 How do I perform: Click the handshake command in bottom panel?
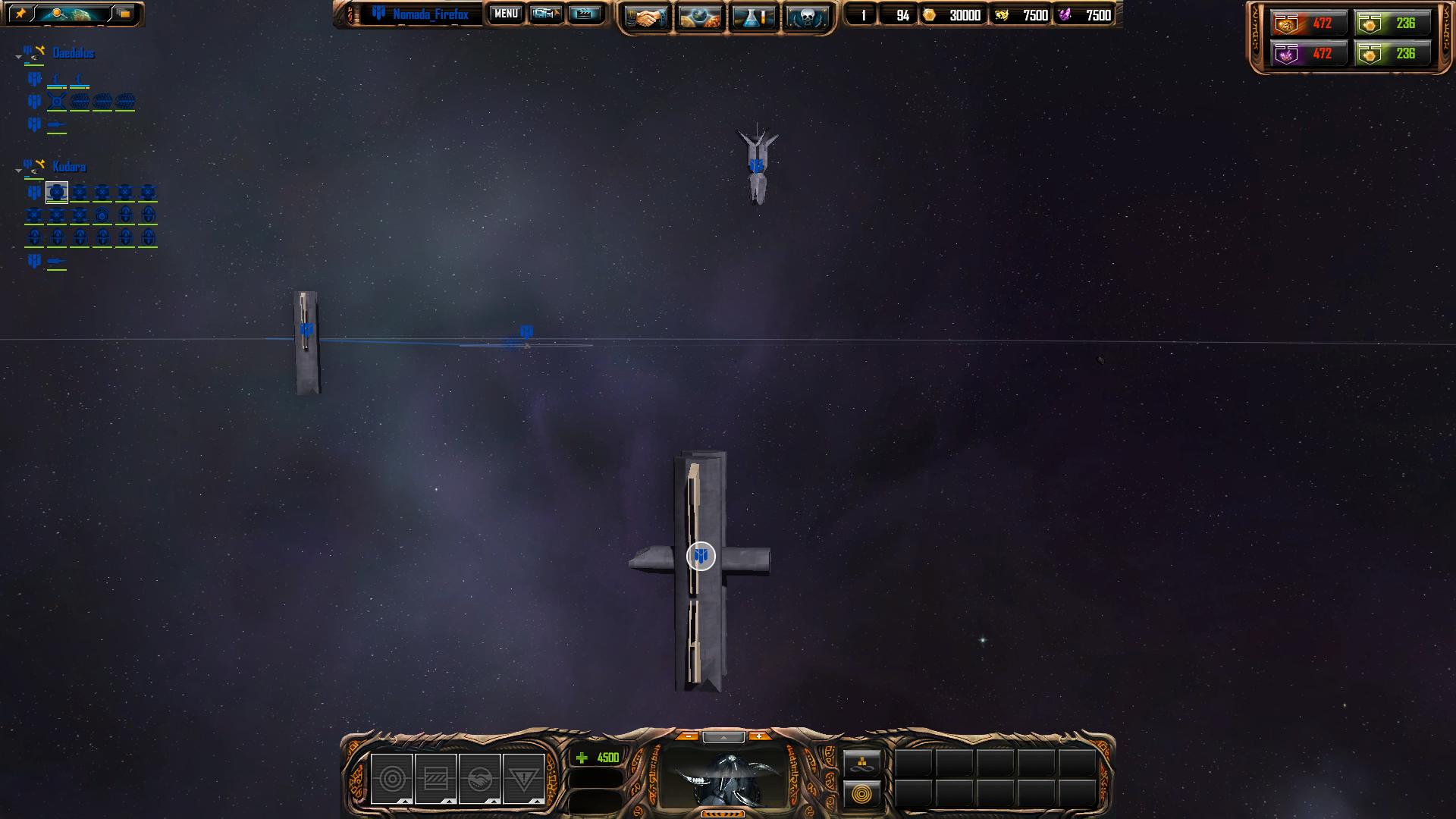(479, 779)
